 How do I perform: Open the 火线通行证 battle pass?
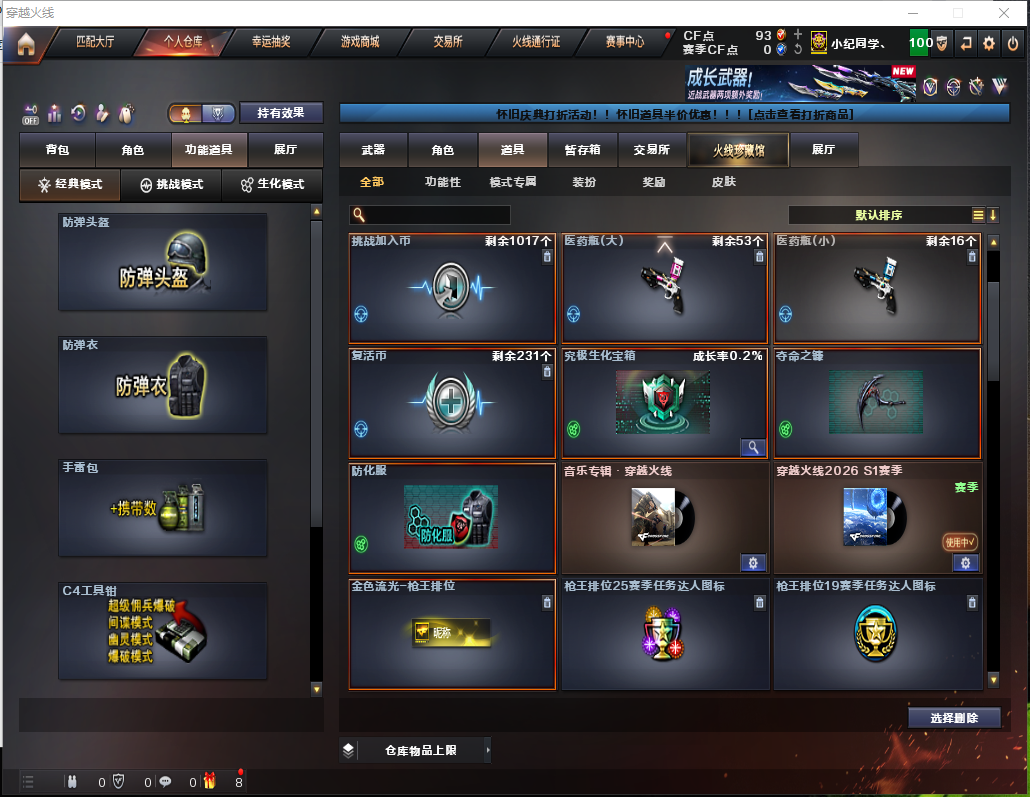coord(536,42)
